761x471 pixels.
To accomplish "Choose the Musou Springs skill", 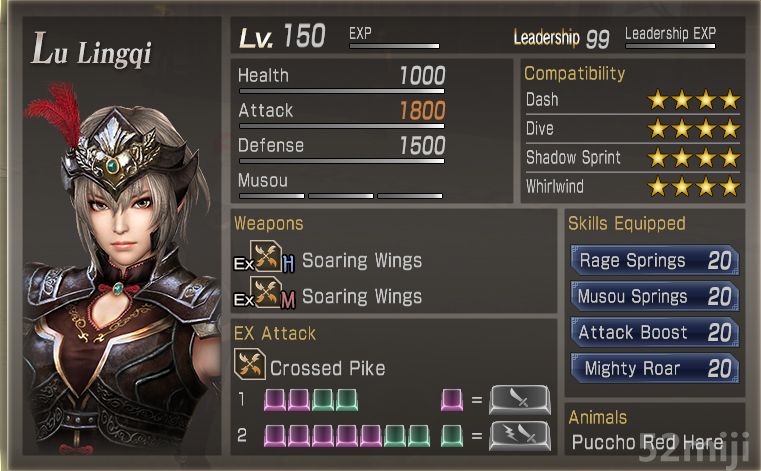I will coord(654,297).
